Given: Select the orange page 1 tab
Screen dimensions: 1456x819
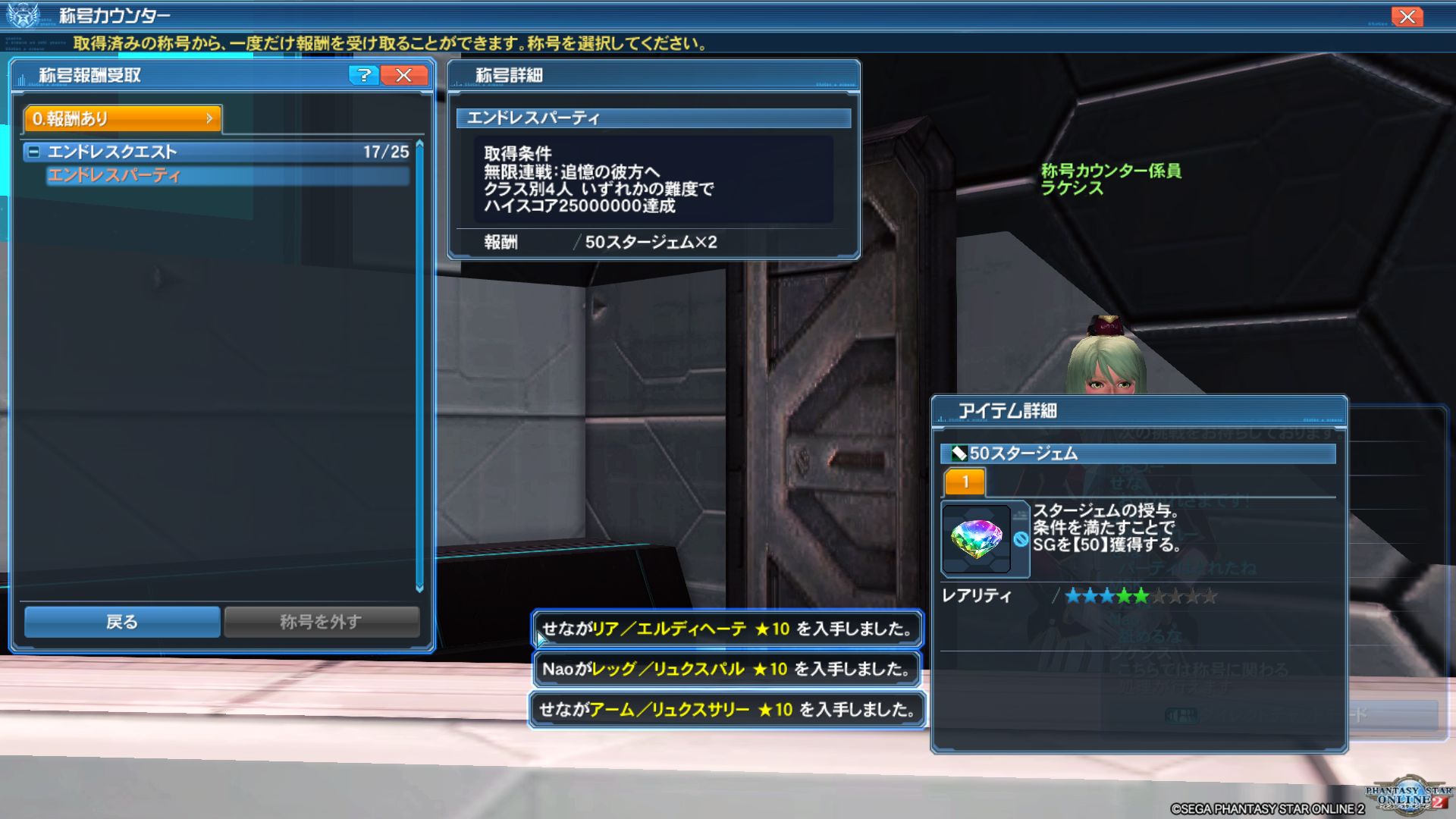Looking at the screenshot, I should point(965,482).
